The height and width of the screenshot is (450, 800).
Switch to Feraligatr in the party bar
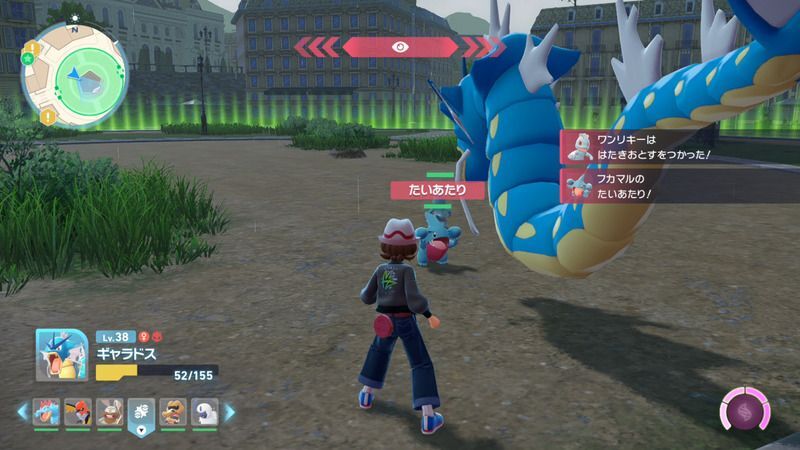point(48,411)
